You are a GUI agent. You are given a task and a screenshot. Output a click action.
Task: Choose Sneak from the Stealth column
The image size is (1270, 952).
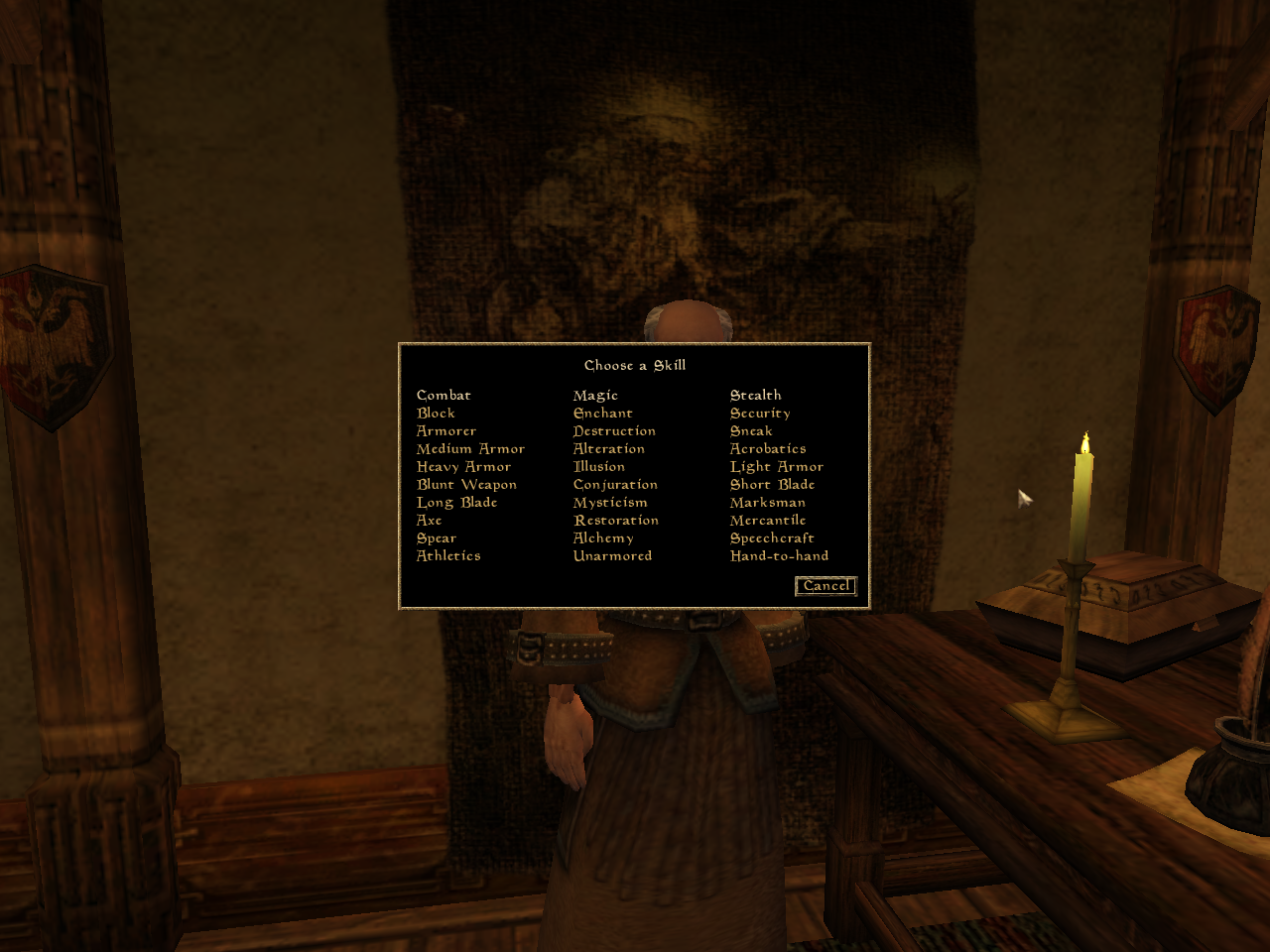pos(751,430)
